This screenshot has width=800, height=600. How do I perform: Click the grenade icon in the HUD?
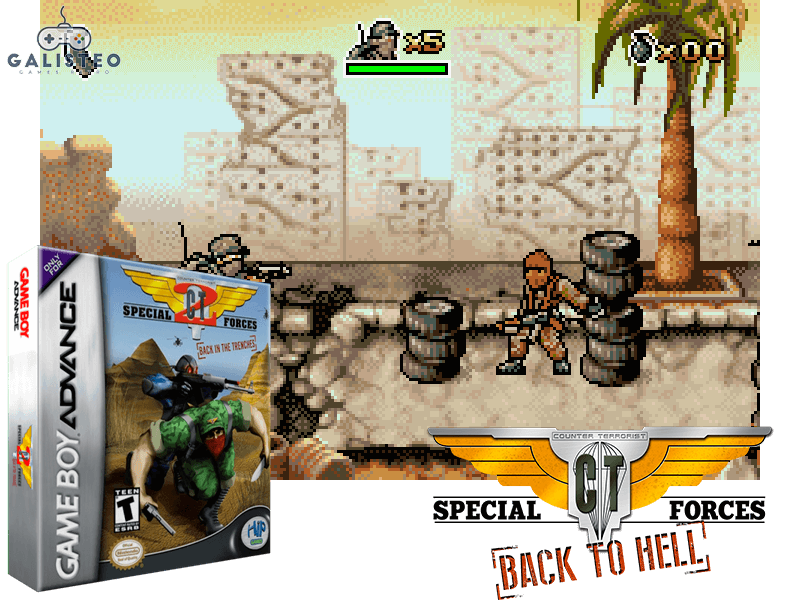point(641,47)
